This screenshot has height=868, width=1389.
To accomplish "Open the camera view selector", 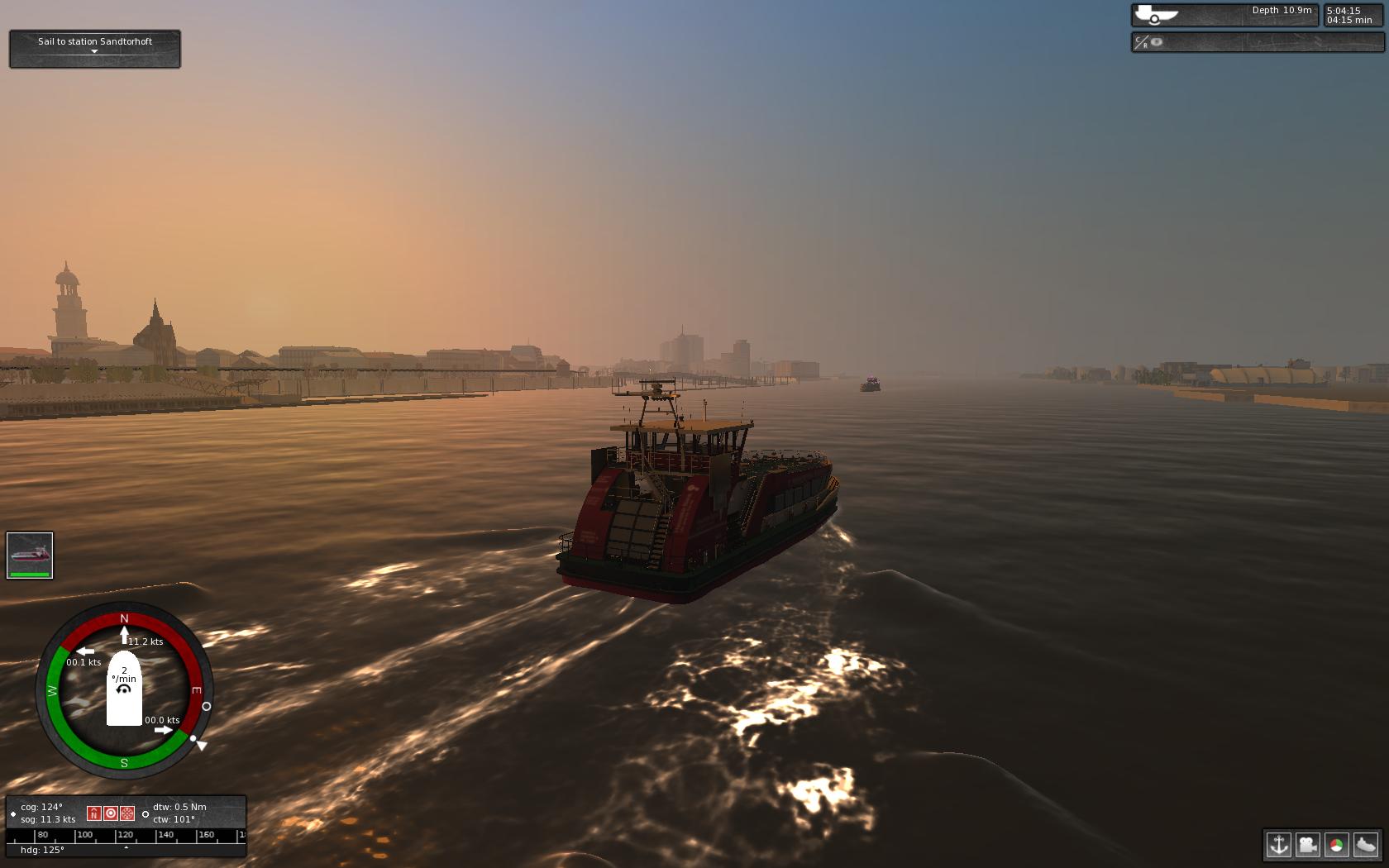I will 1308,846.
